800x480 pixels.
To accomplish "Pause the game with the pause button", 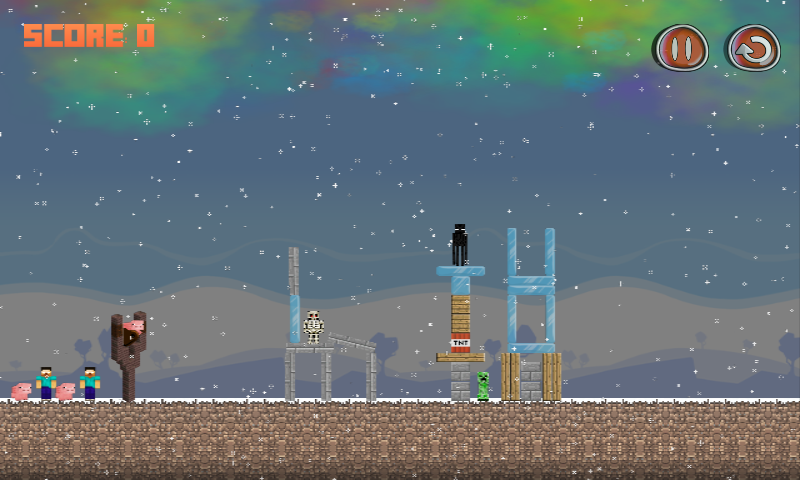I will click(x=682, y=48).
